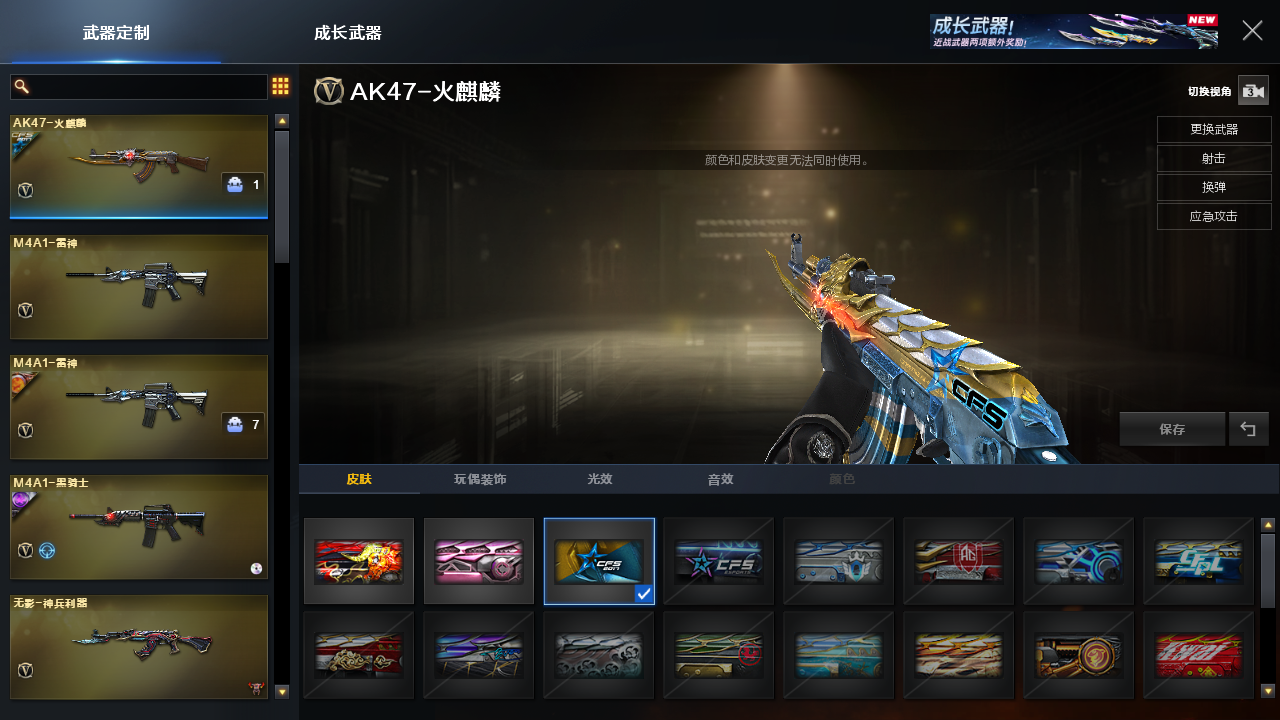Click the weapon search input field

pos(140,87)
